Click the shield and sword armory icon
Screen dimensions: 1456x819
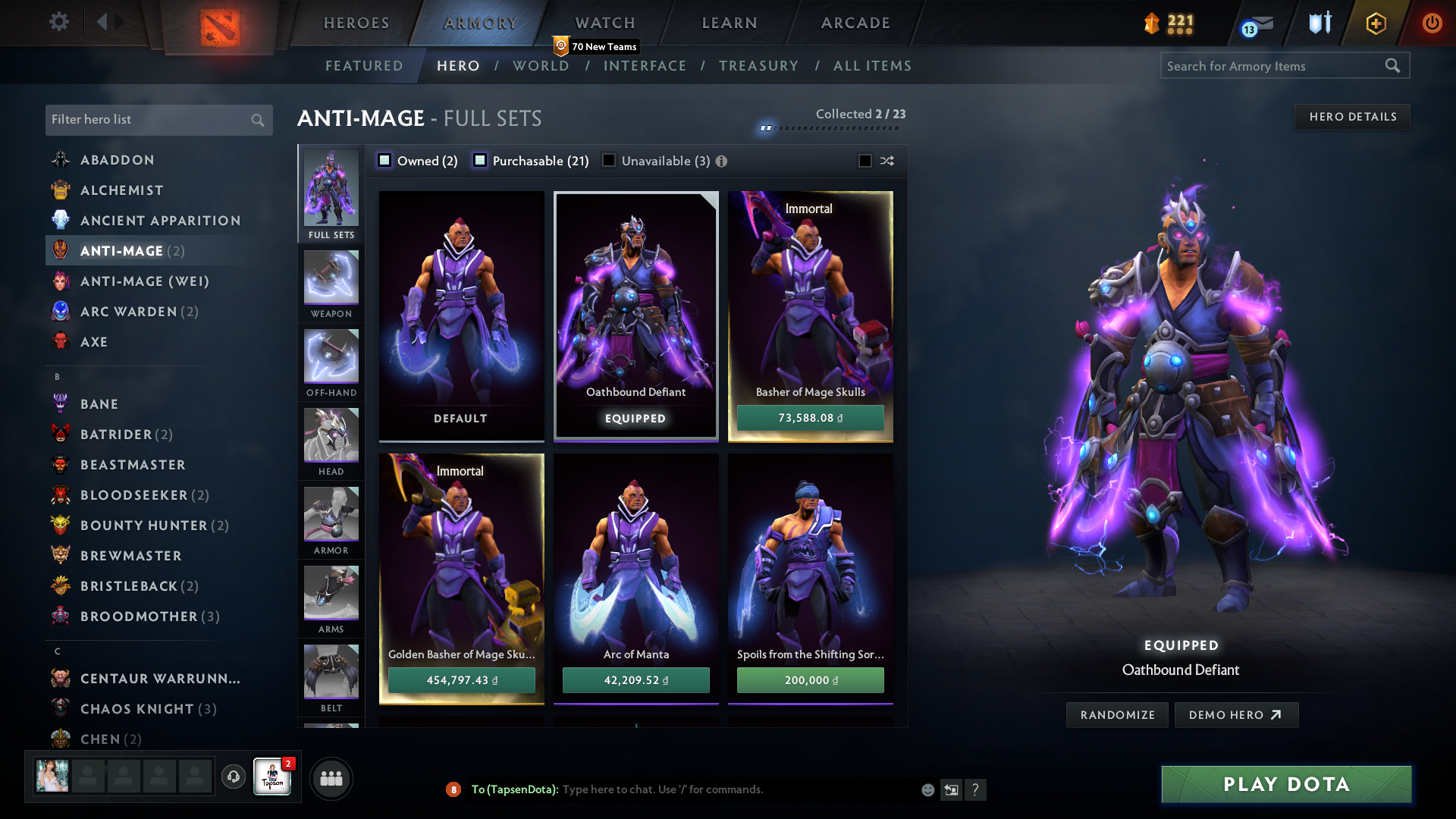pos(1319,24)
